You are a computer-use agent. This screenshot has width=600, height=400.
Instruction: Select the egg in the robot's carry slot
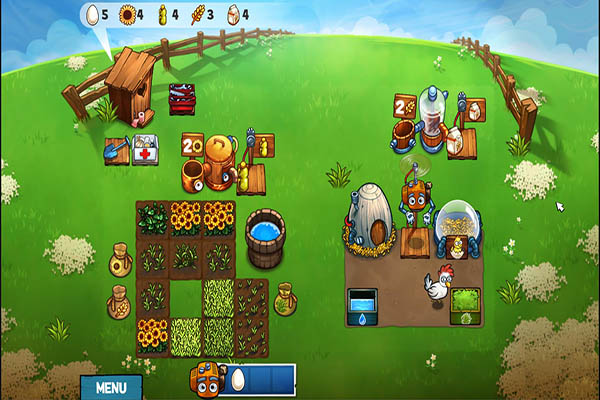[239, 380]
